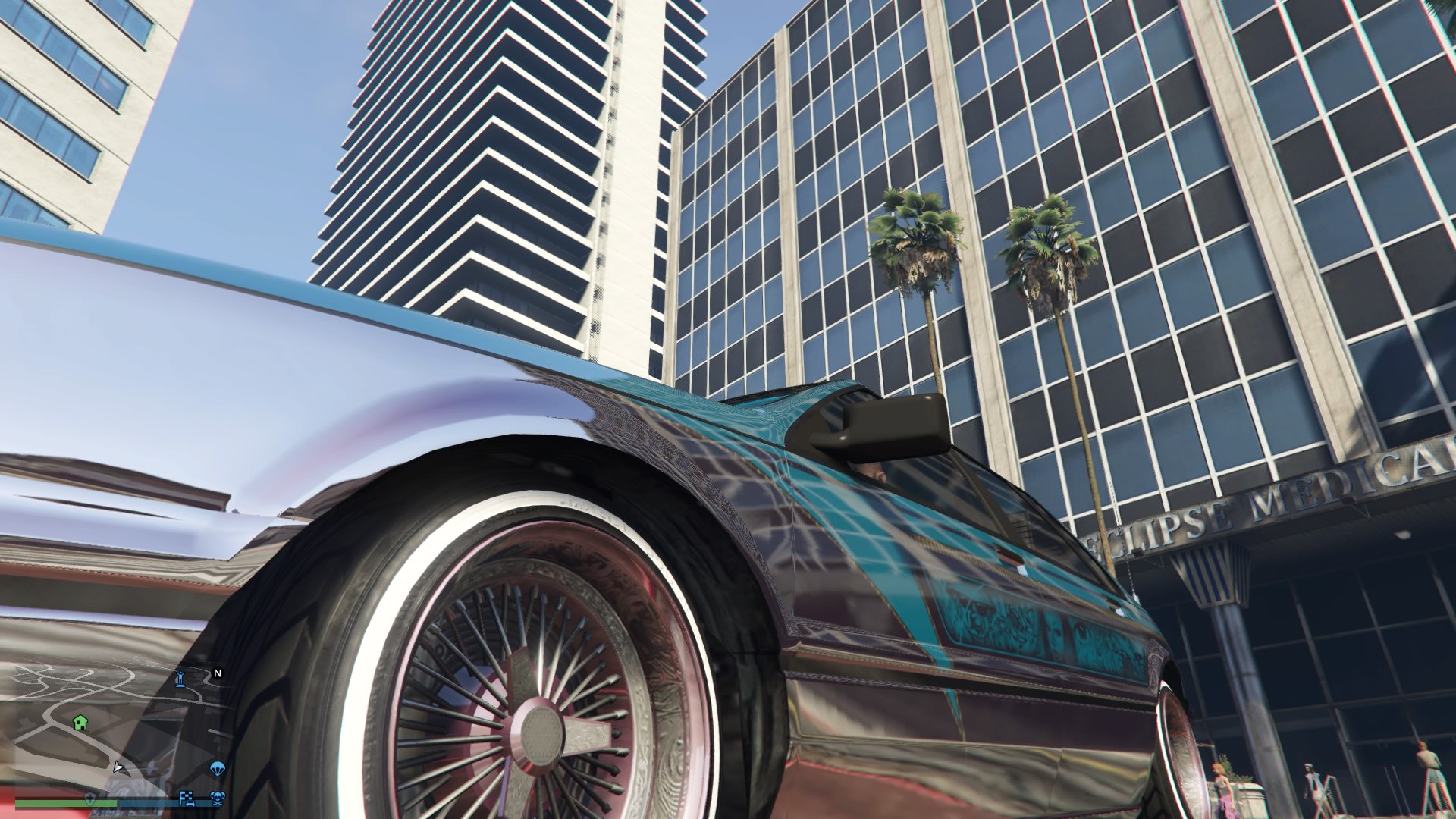The image size is (1456, 819).
Task: Select the white player arrow on minimap
Action: click(x=118, y=768)
